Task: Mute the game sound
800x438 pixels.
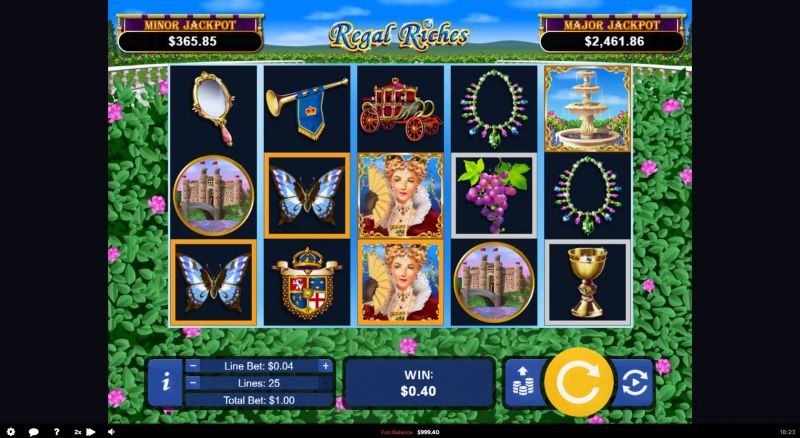Action: point(110,432)
